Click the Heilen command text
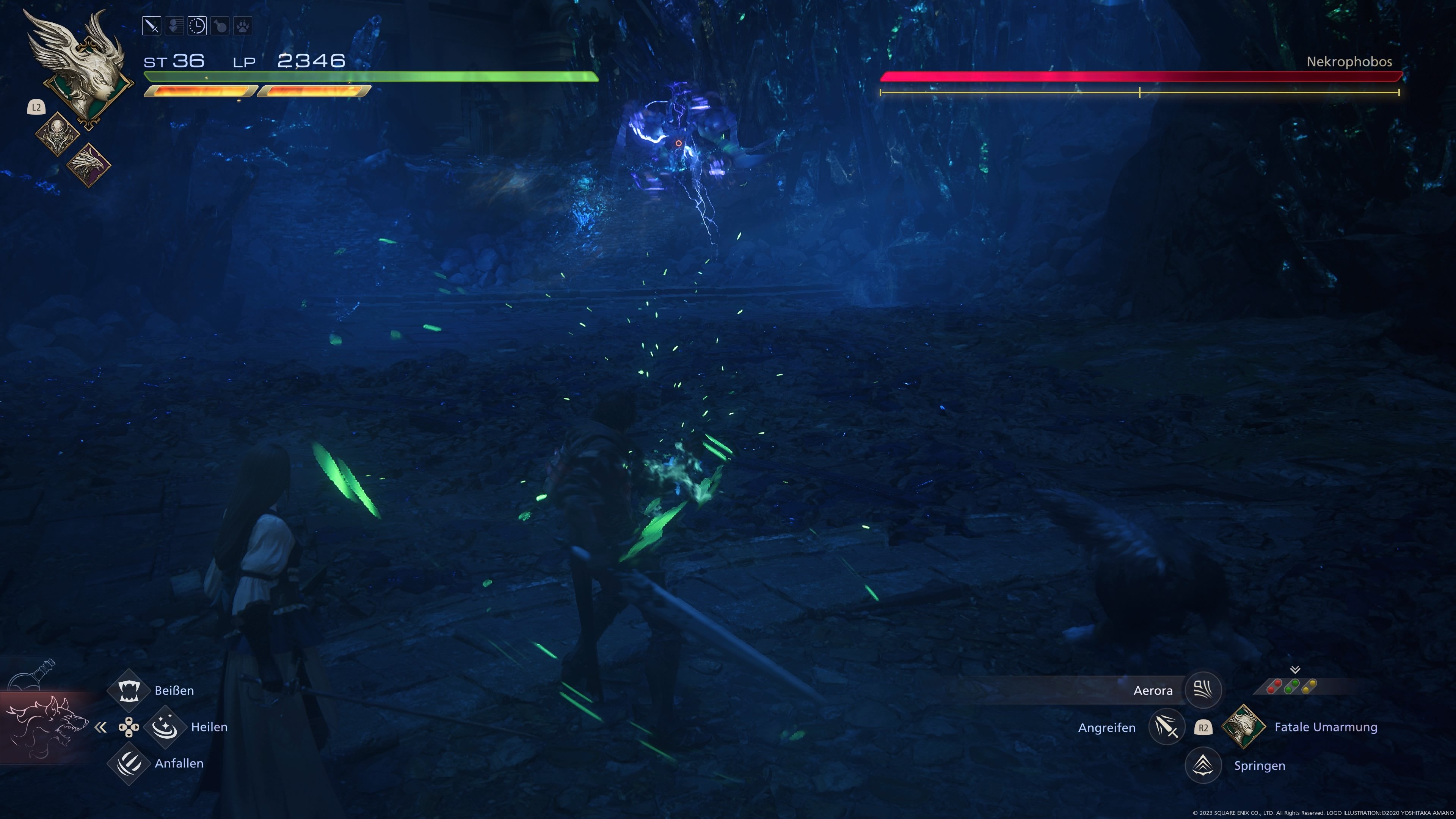 (210, 728)
